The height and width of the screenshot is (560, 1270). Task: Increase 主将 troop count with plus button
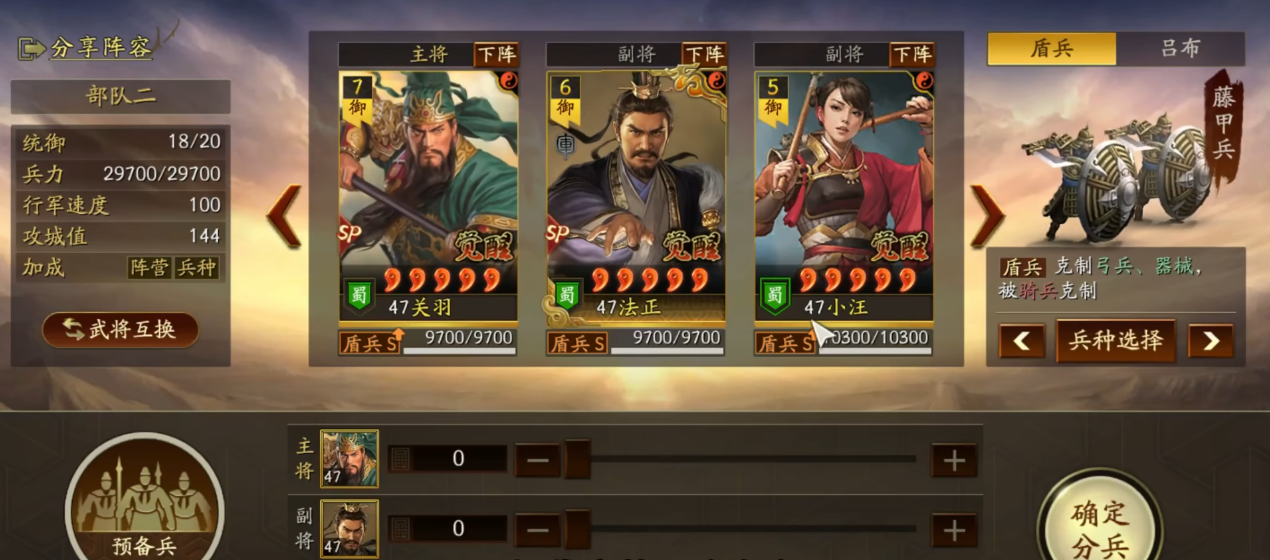pyautogui.click(x=954, y=460)
